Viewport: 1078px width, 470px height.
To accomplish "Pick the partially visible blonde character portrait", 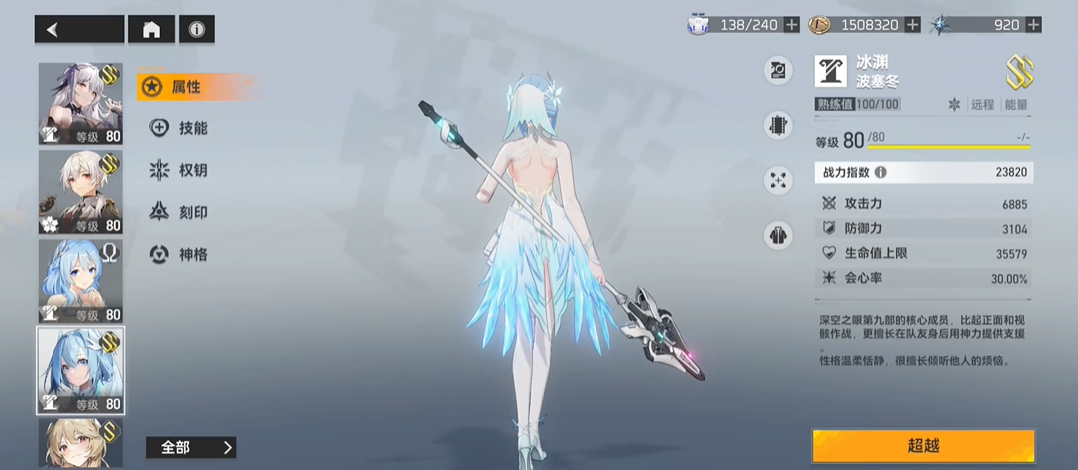I will (x=80, y=443).
